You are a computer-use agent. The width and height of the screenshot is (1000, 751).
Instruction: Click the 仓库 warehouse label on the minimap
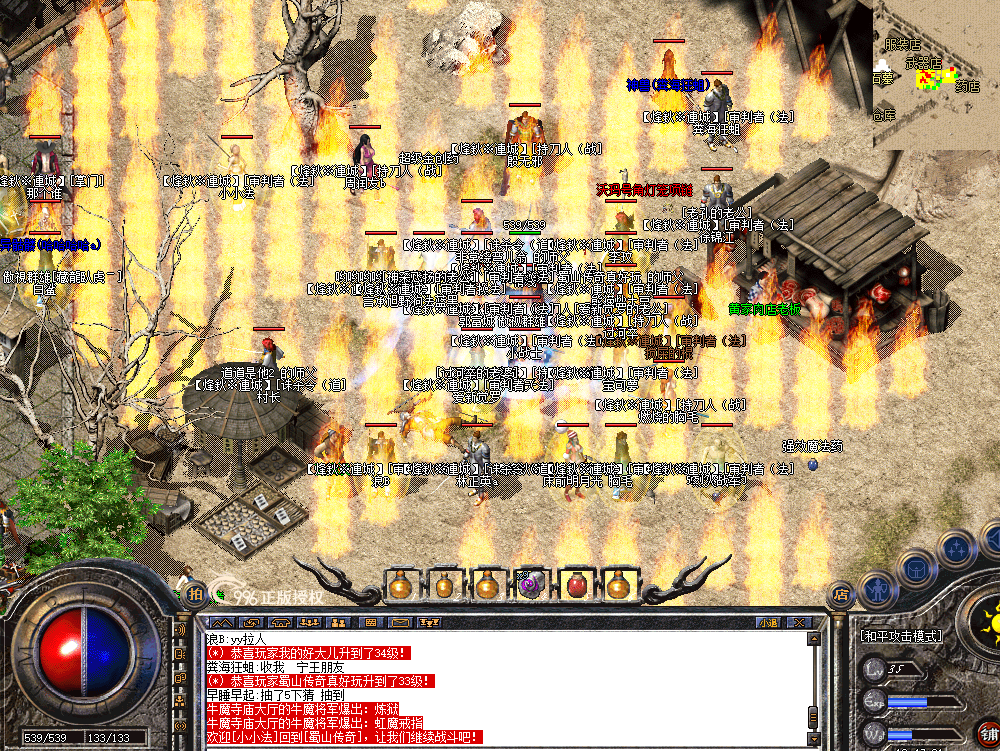click(x=883, y=116)
